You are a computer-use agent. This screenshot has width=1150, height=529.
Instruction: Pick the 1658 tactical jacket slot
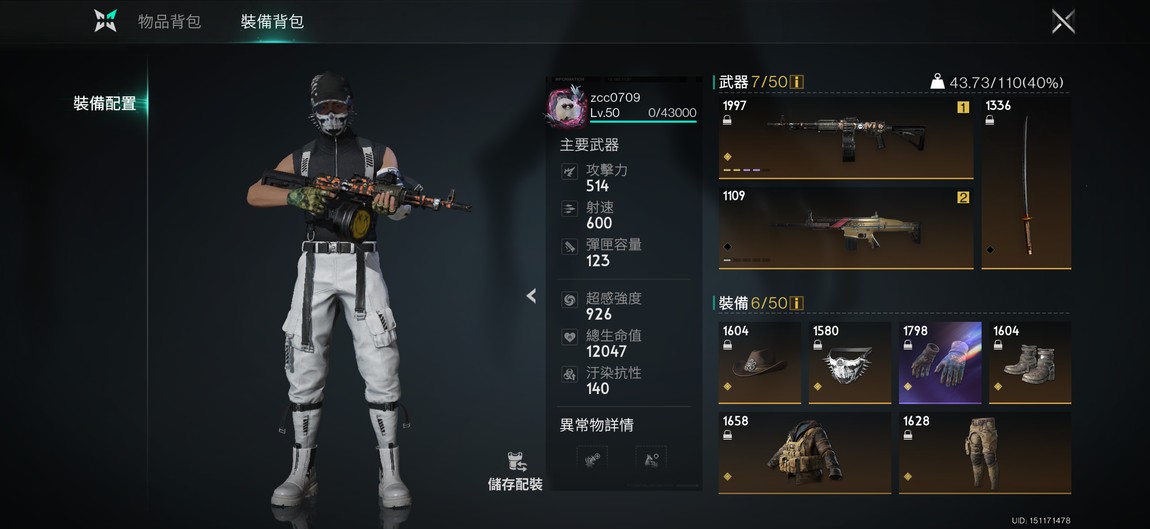point(804,453)
